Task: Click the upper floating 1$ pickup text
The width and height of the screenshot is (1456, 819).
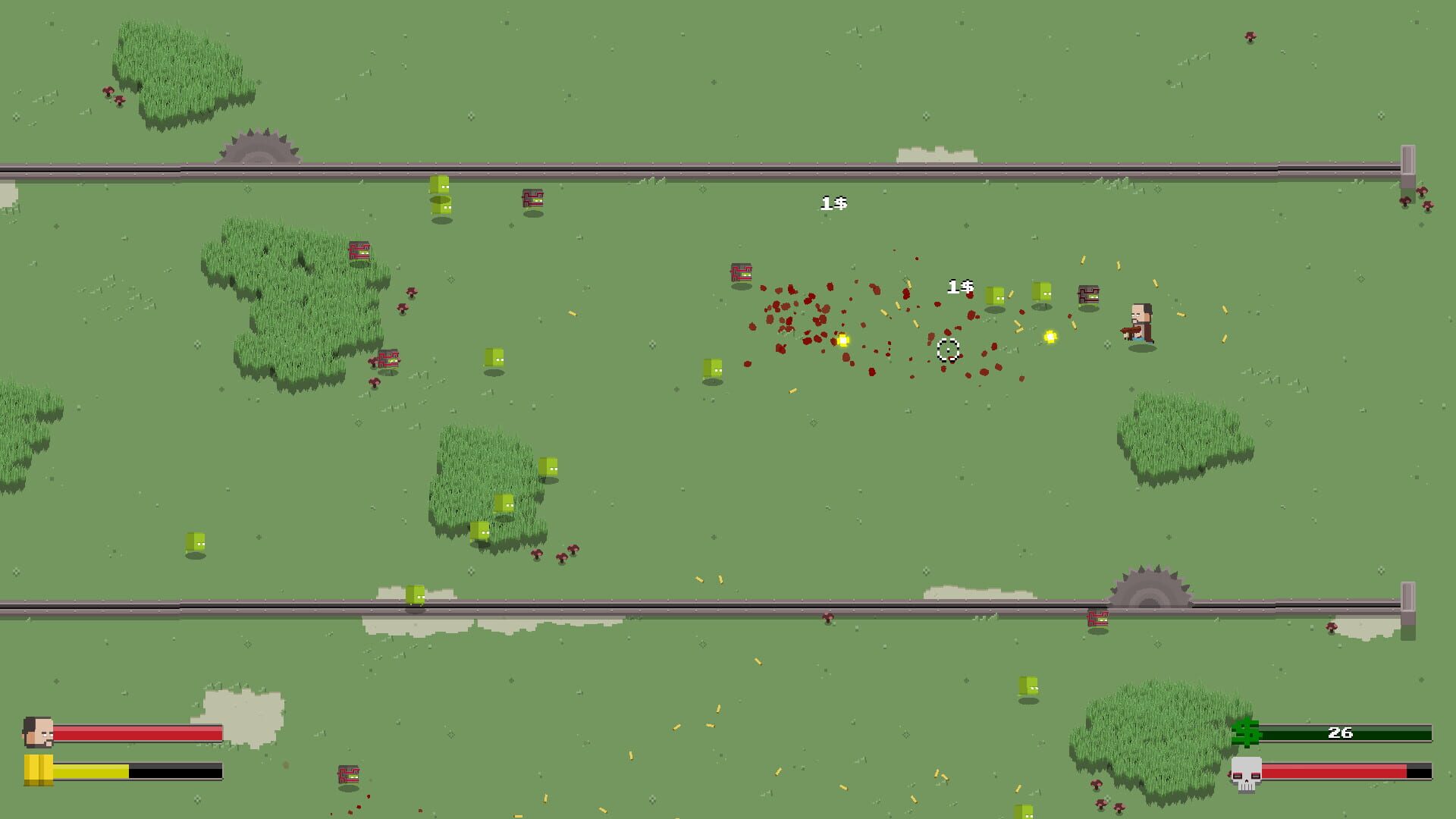Action: [835, 202]
